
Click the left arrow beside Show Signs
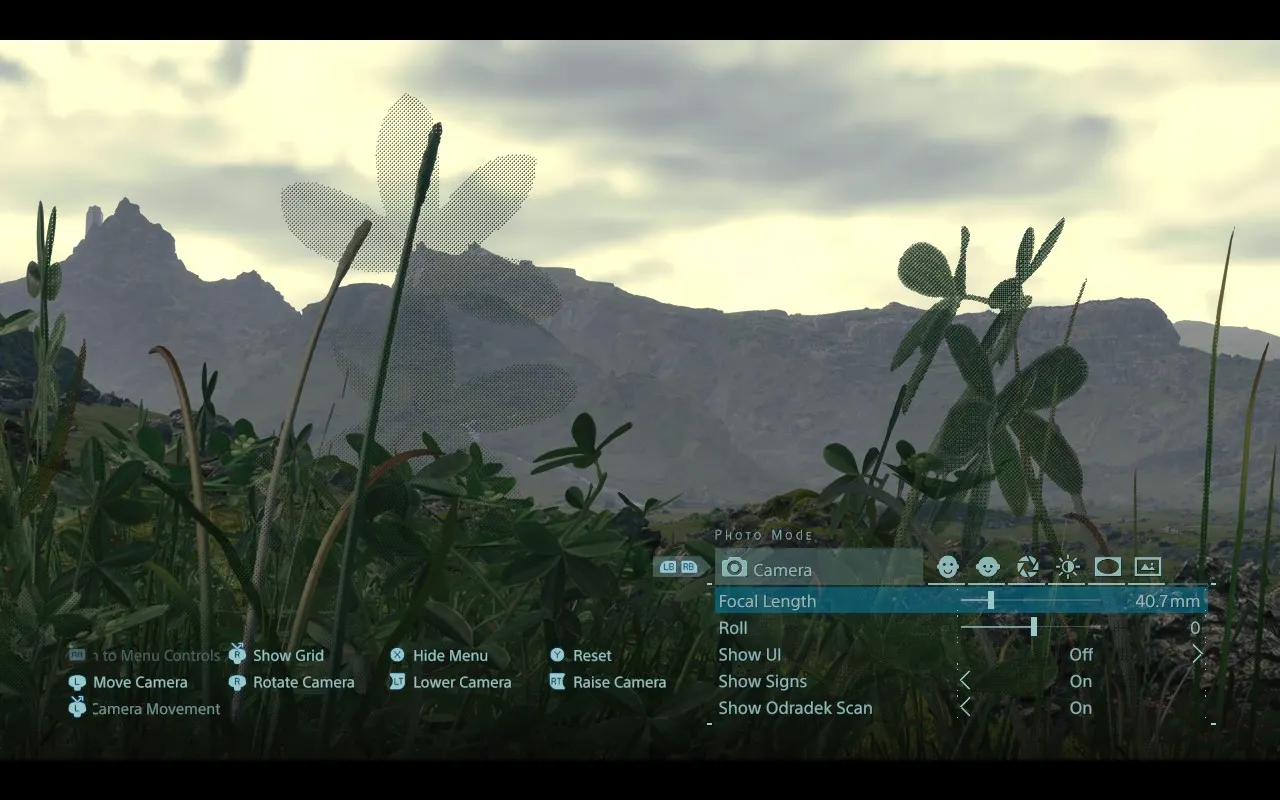[965, 681]
